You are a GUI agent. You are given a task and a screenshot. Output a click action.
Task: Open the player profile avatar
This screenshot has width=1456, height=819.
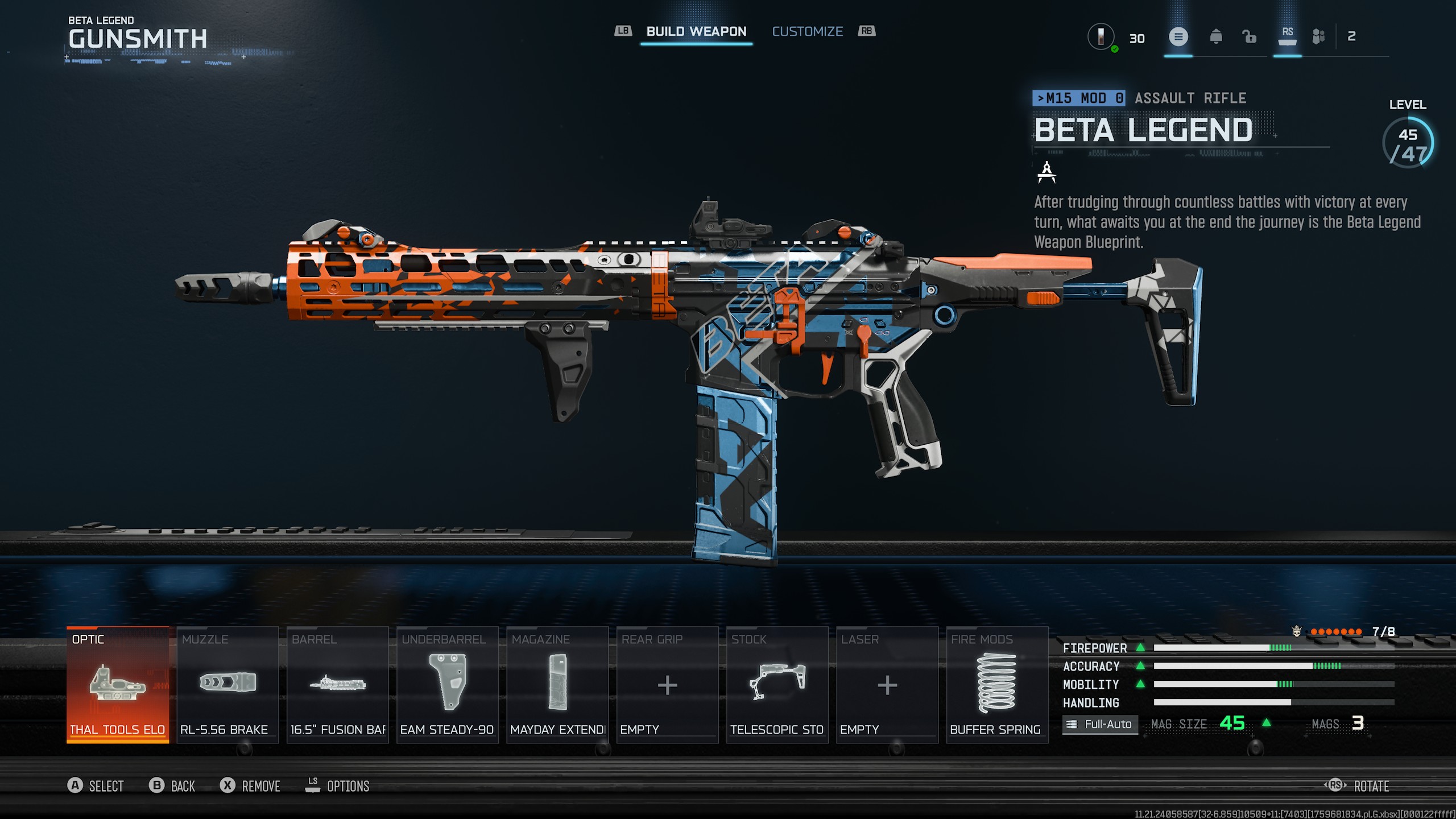click(1101, 37)
